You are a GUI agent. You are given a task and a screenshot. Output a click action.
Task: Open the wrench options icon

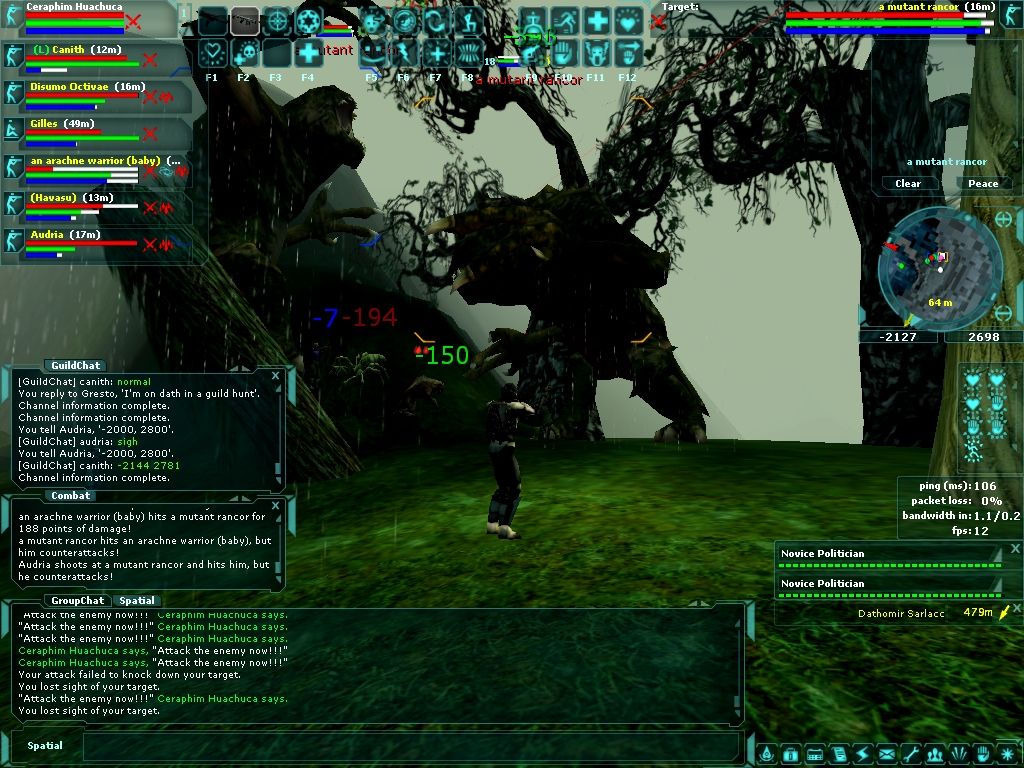tap(910, 753)
